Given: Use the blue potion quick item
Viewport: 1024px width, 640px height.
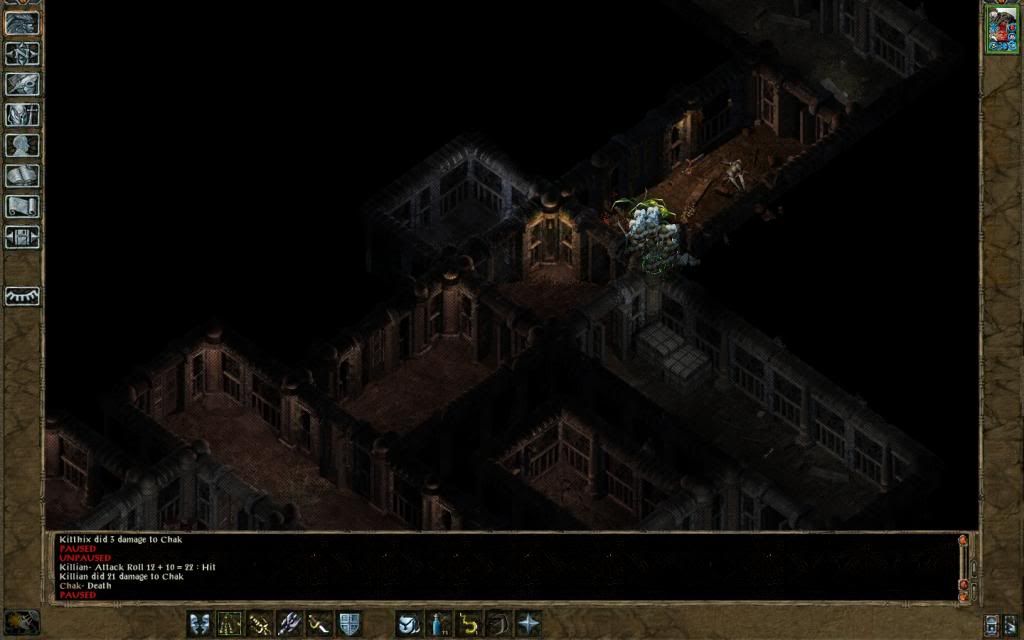Looking at the screenshot, I should (x=438, y=623).
